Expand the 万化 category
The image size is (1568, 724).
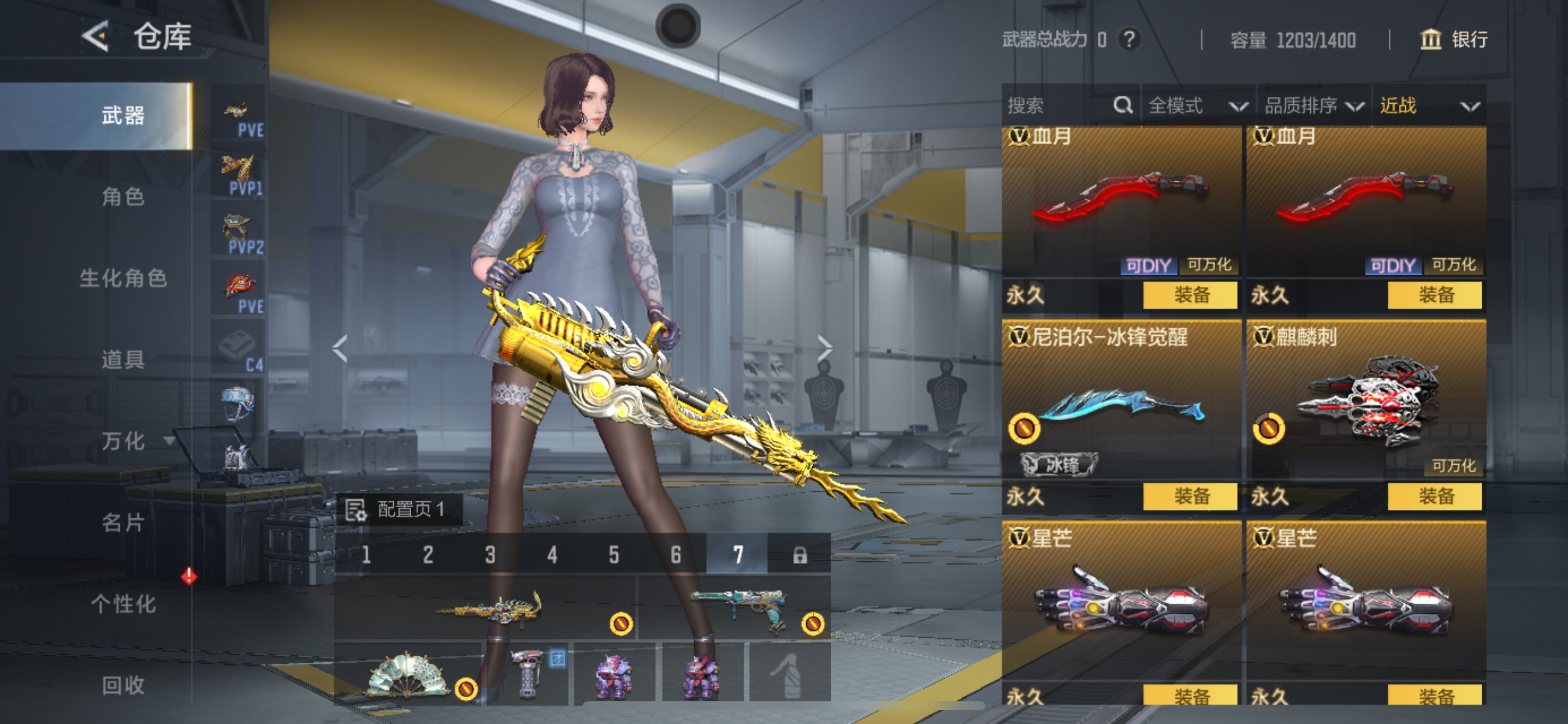pos(124,441)
